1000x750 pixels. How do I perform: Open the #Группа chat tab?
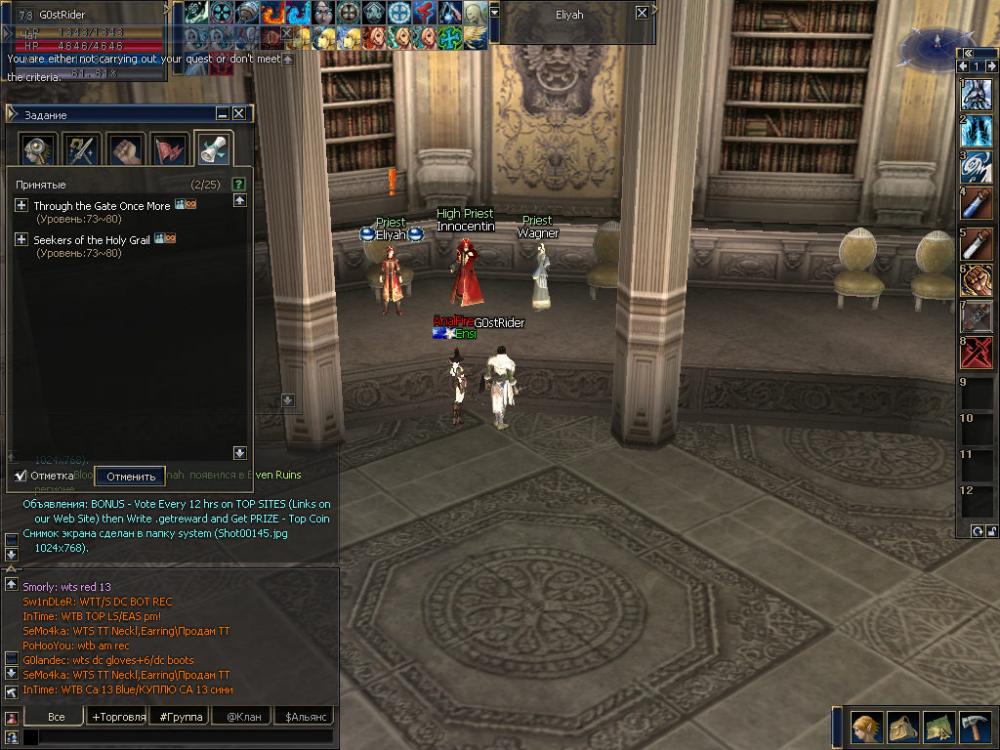[x=181, y=717]
